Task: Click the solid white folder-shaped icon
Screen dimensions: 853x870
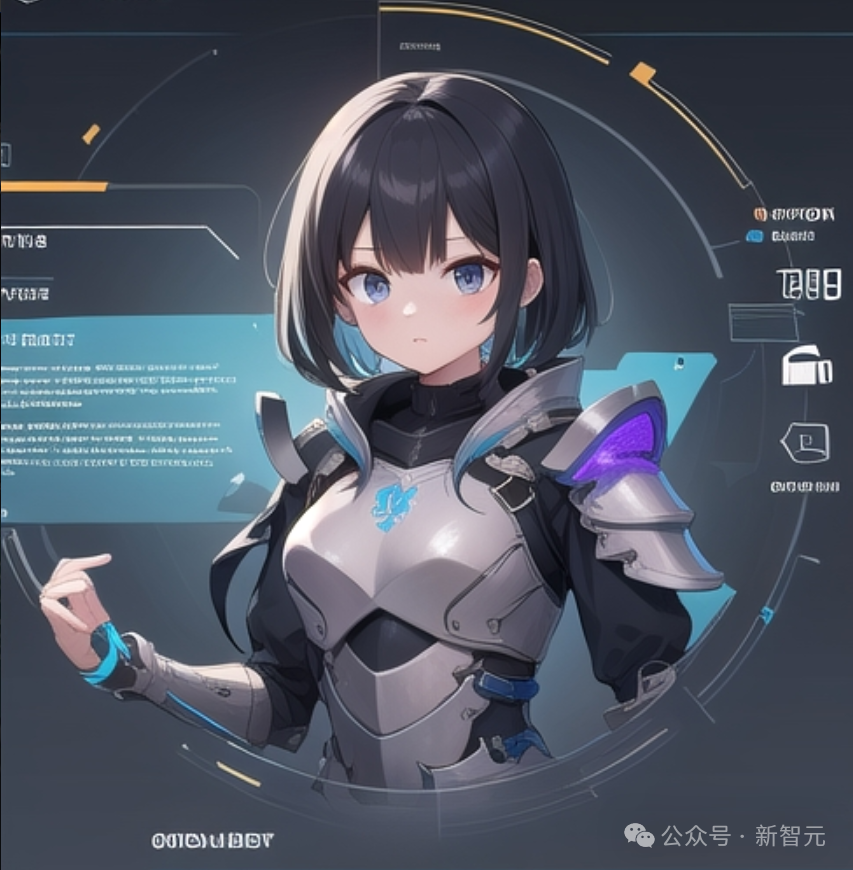Action: click(x=806, y=366)
